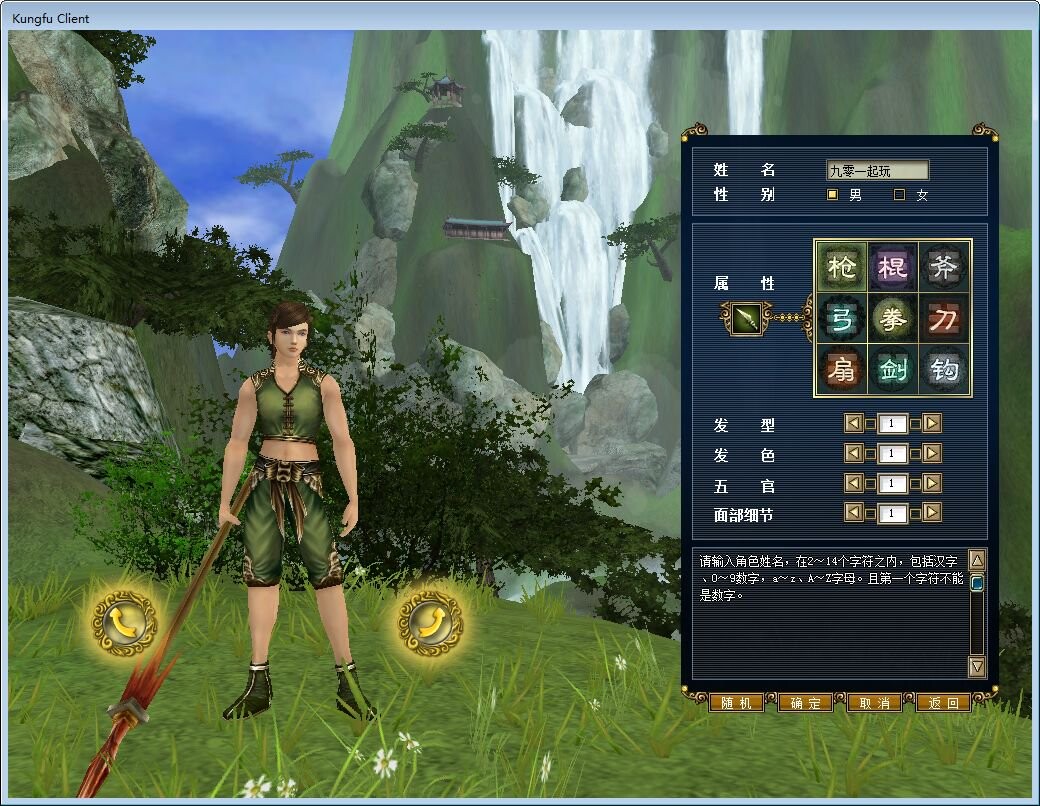Return to previous screen via 返回
Image resolution: width=1040 pixels, height=806 pixels.
[x=943, y=703]
